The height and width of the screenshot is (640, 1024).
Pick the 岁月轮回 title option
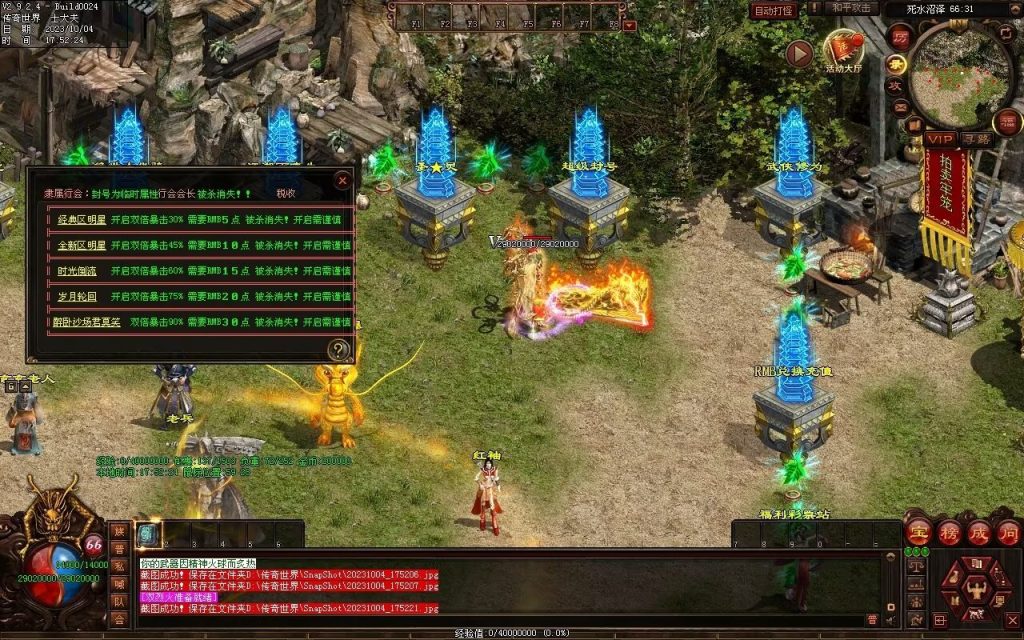click(x=76, y=297)
